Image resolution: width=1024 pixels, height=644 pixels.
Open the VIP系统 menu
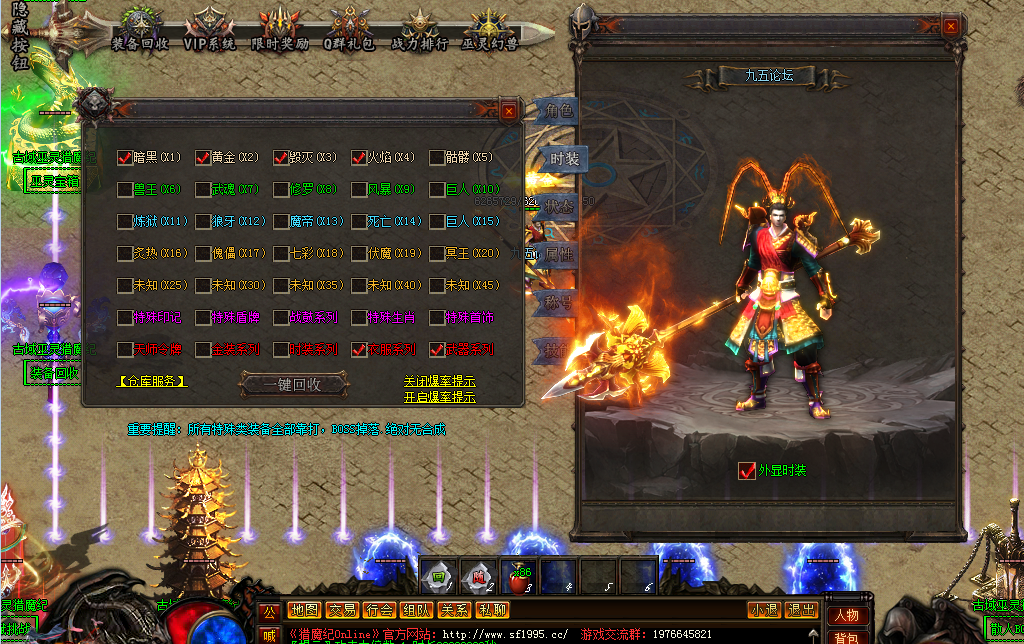[x=210, y=30]
